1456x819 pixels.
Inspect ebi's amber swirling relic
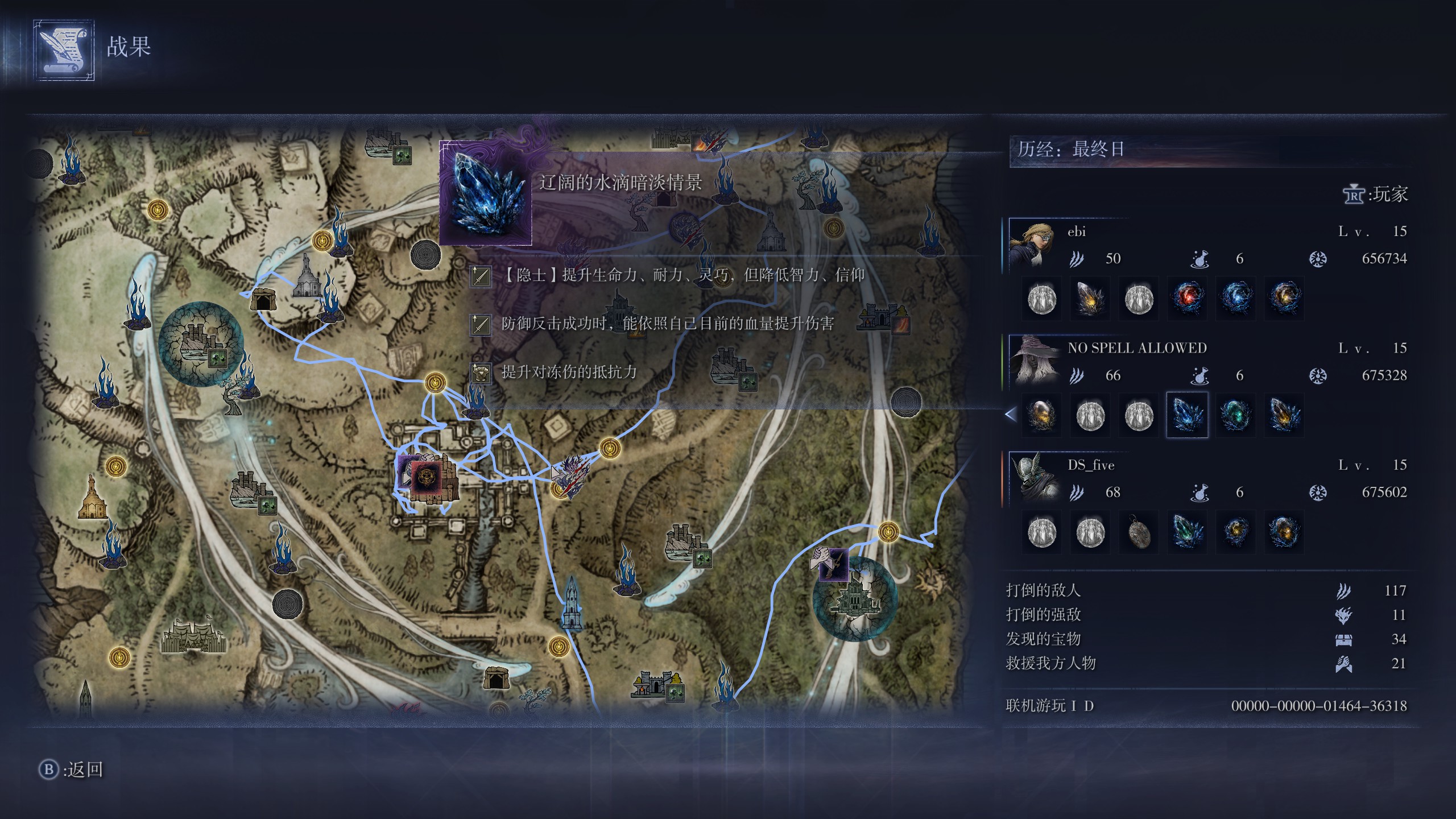click(x=1284, y=298)
